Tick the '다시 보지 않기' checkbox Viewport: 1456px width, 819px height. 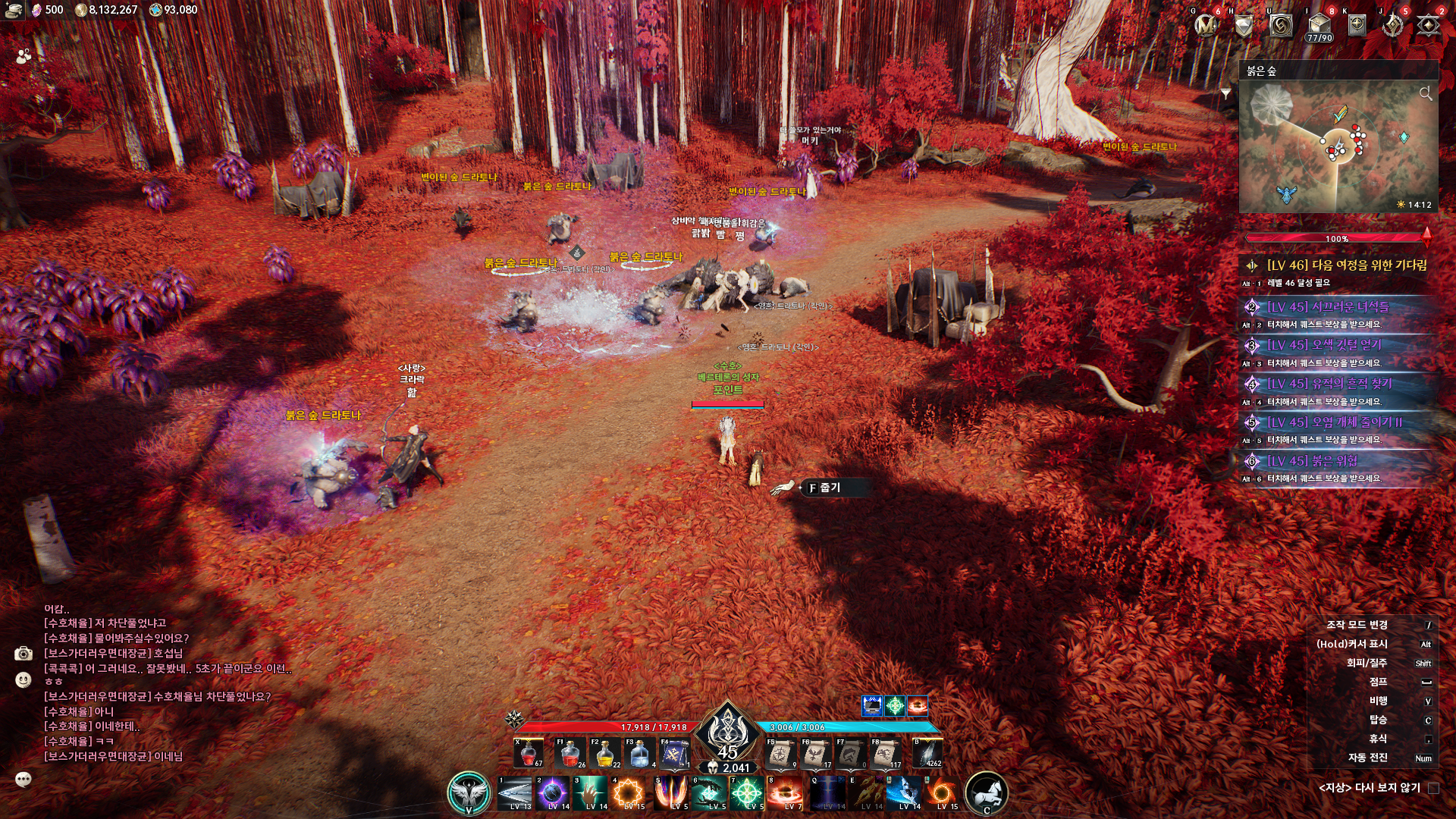pyautogui.click(x=1433, y=788)
